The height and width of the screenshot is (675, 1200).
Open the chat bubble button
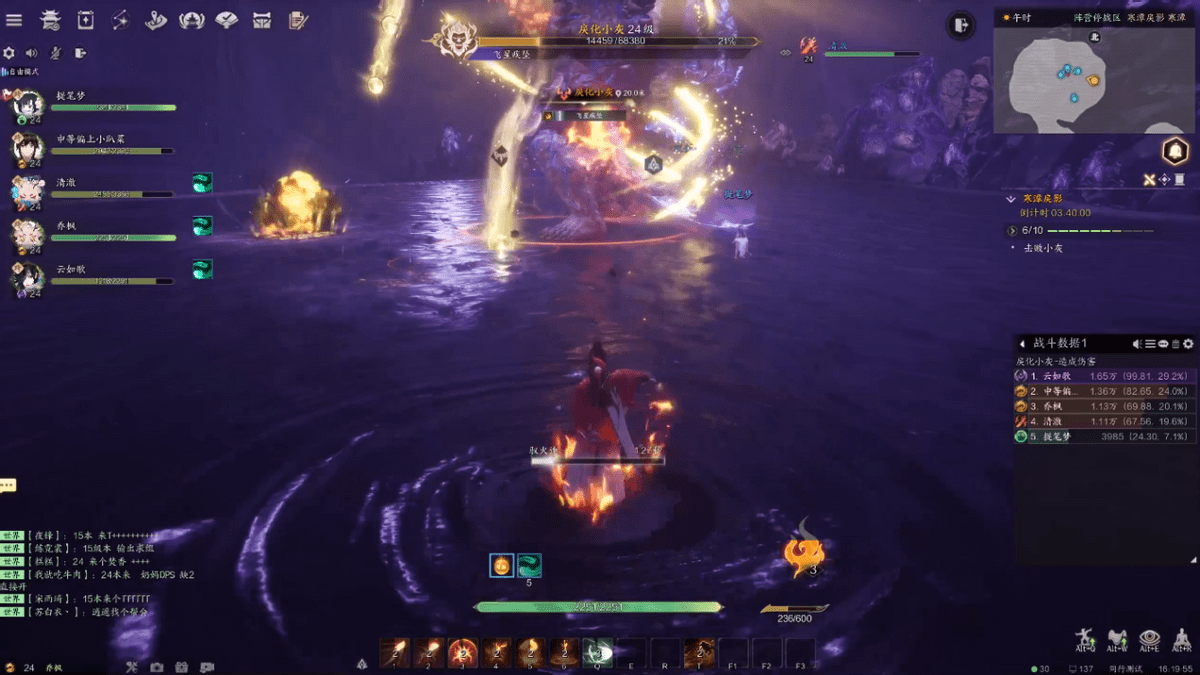coord(8,485)
